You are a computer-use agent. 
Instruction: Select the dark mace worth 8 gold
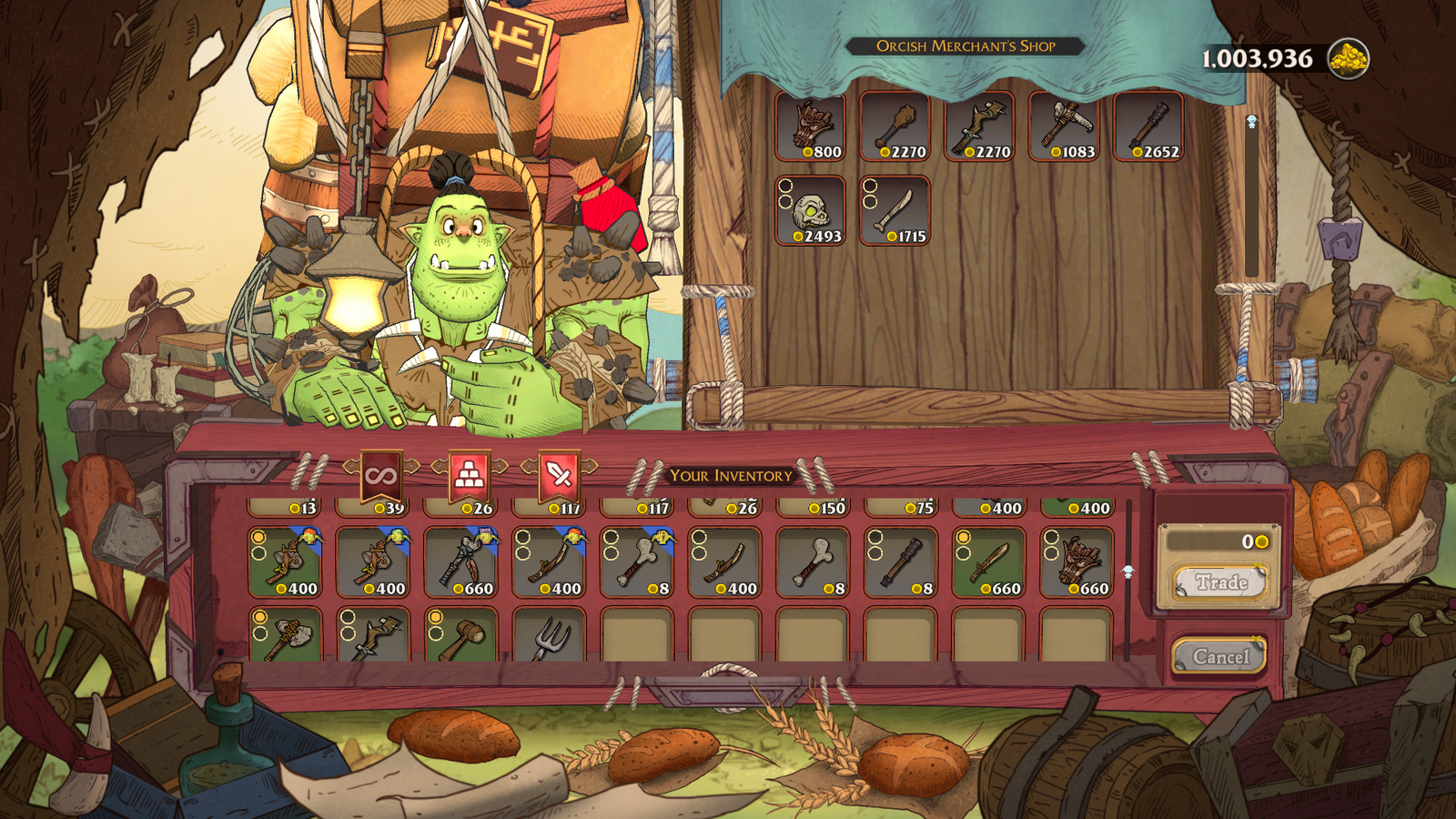tap(901, 562)
